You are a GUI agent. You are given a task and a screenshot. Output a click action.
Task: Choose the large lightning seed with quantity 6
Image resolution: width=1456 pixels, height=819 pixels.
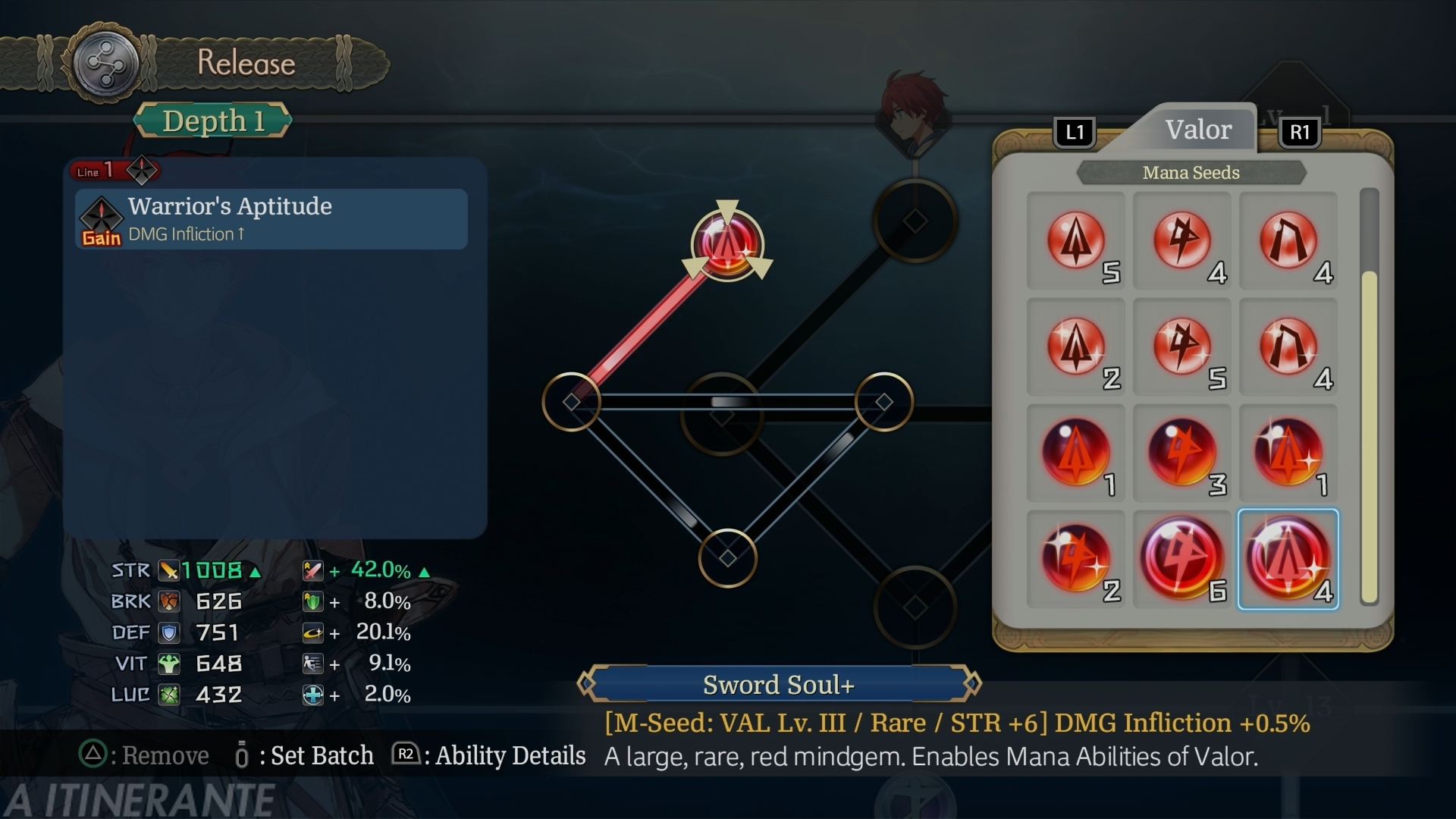pyautogui.click(x=1181, y=560)
